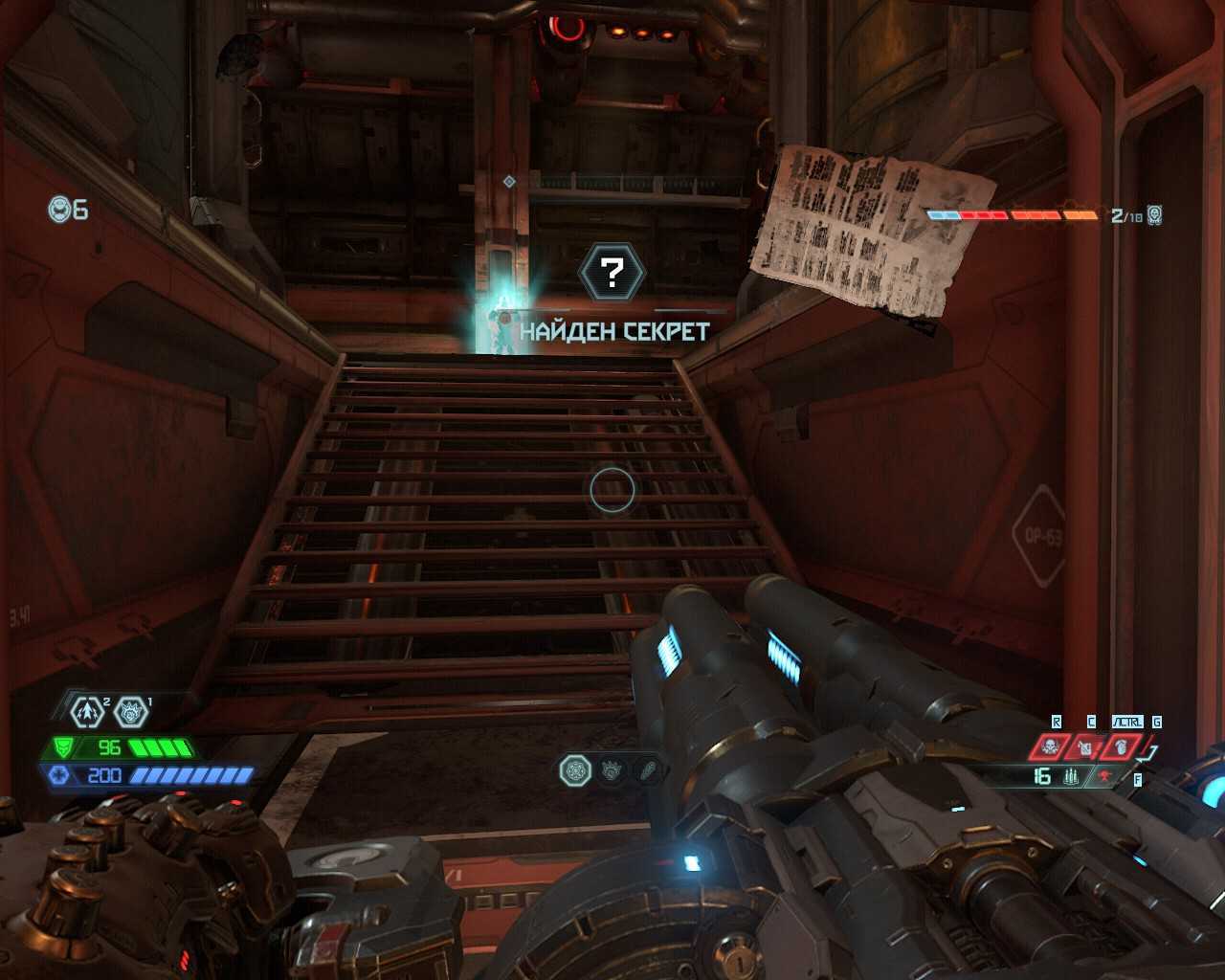The width and height of the screenshot is (1225, 980).
Task: Activate the red grenade equipment icon
Action: click(x=1121, y=746)
